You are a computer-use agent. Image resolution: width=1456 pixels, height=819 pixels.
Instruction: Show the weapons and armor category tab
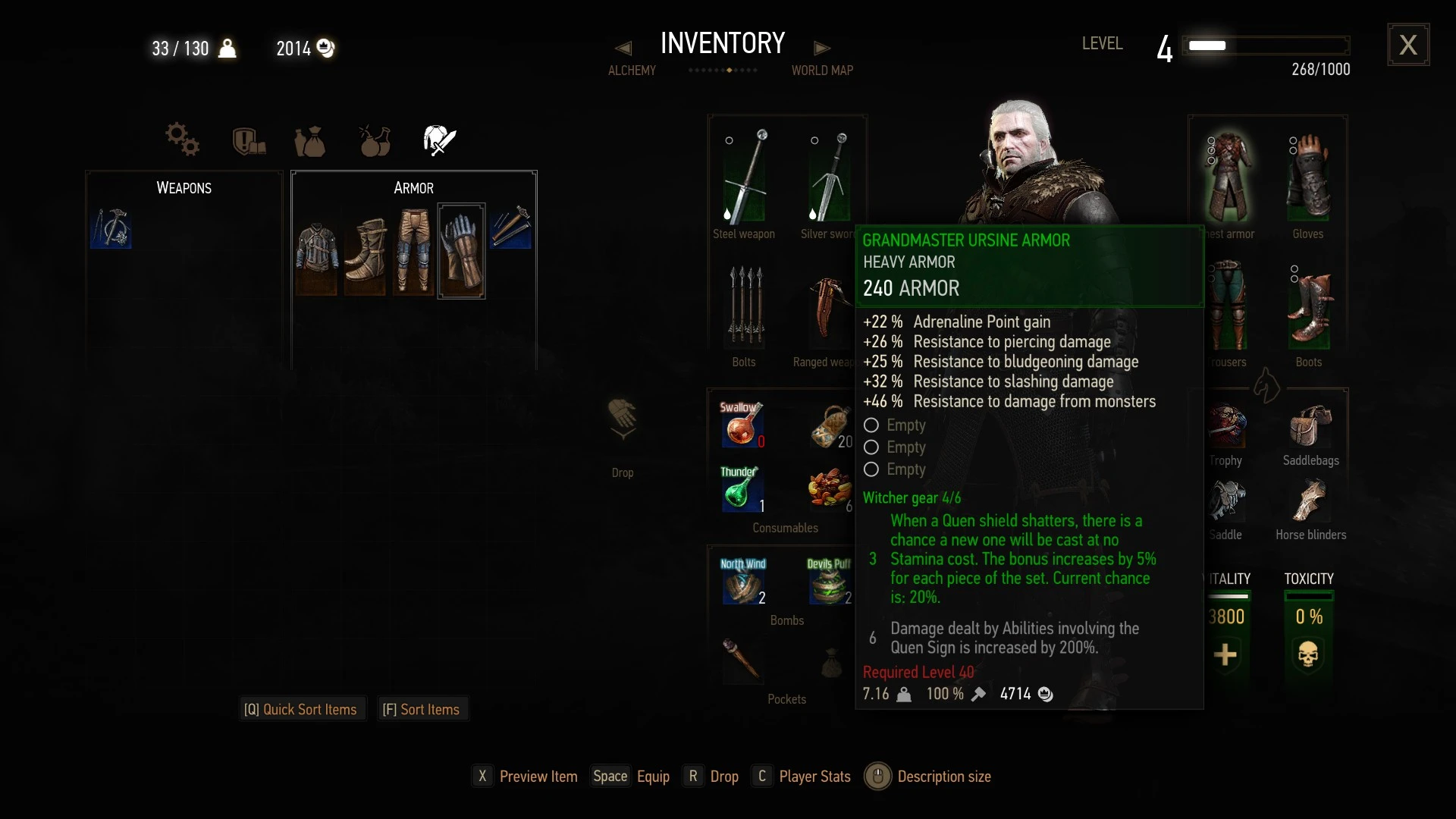(x=439, y=140)
